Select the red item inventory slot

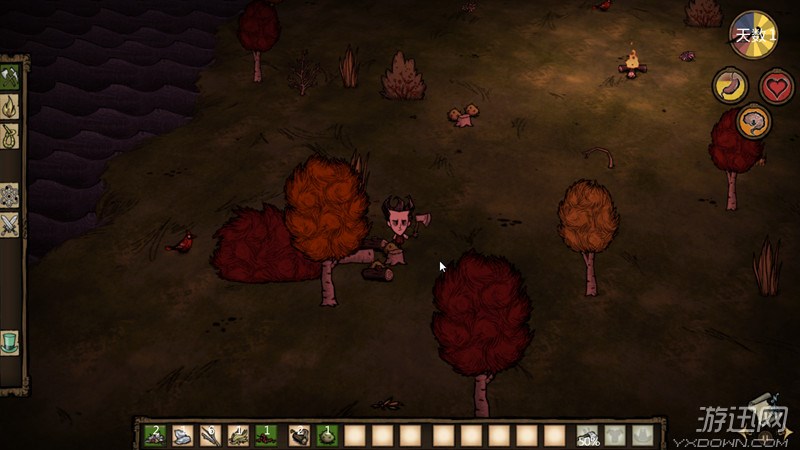[x=266, y=435]
